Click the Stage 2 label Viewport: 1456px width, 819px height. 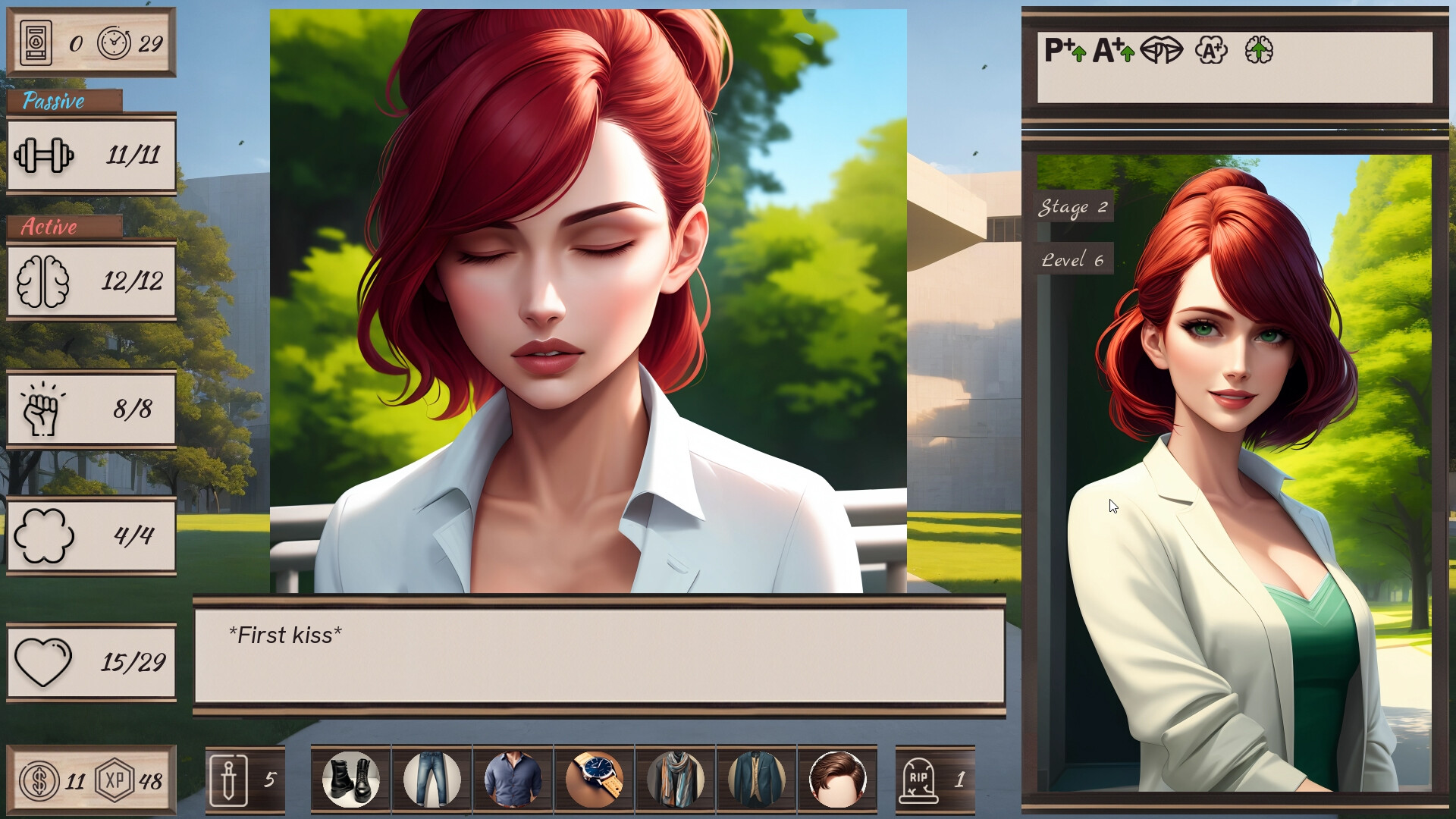[x=1074, y=207]
